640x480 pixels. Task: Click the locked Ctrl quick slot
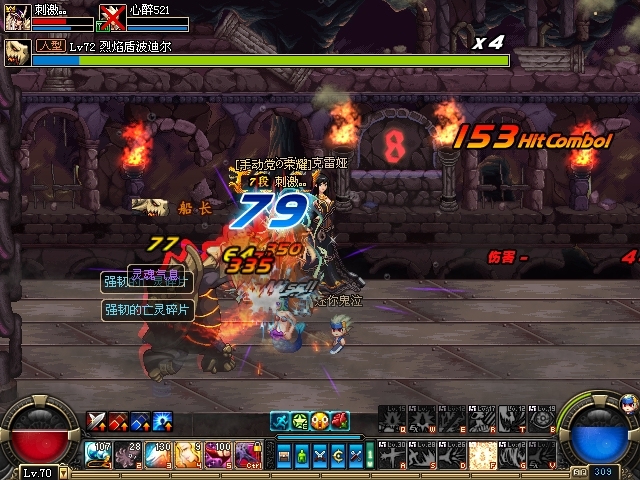(248, 455)
